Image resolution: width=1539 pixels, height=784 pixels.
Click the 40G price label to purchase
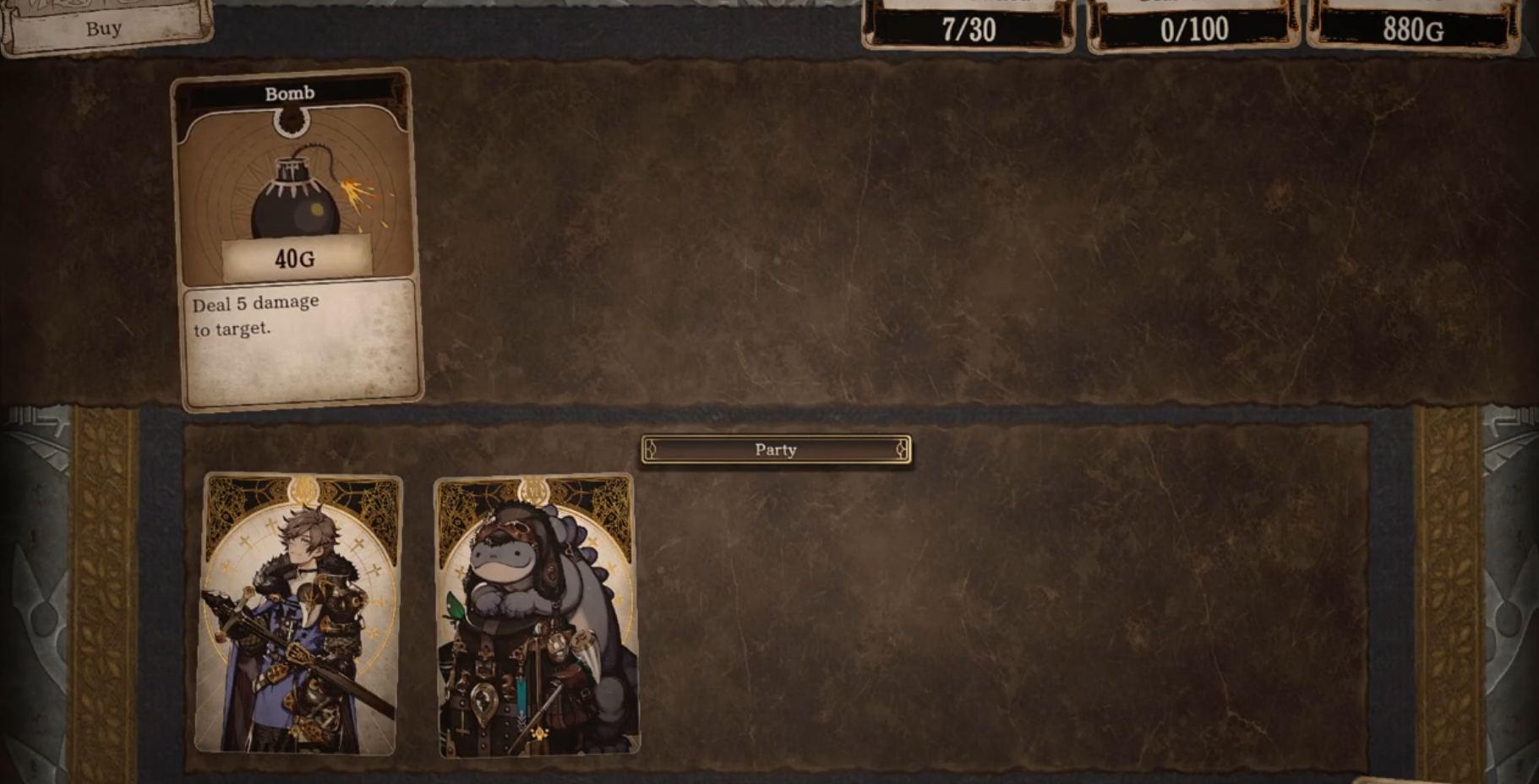[297, 259]
